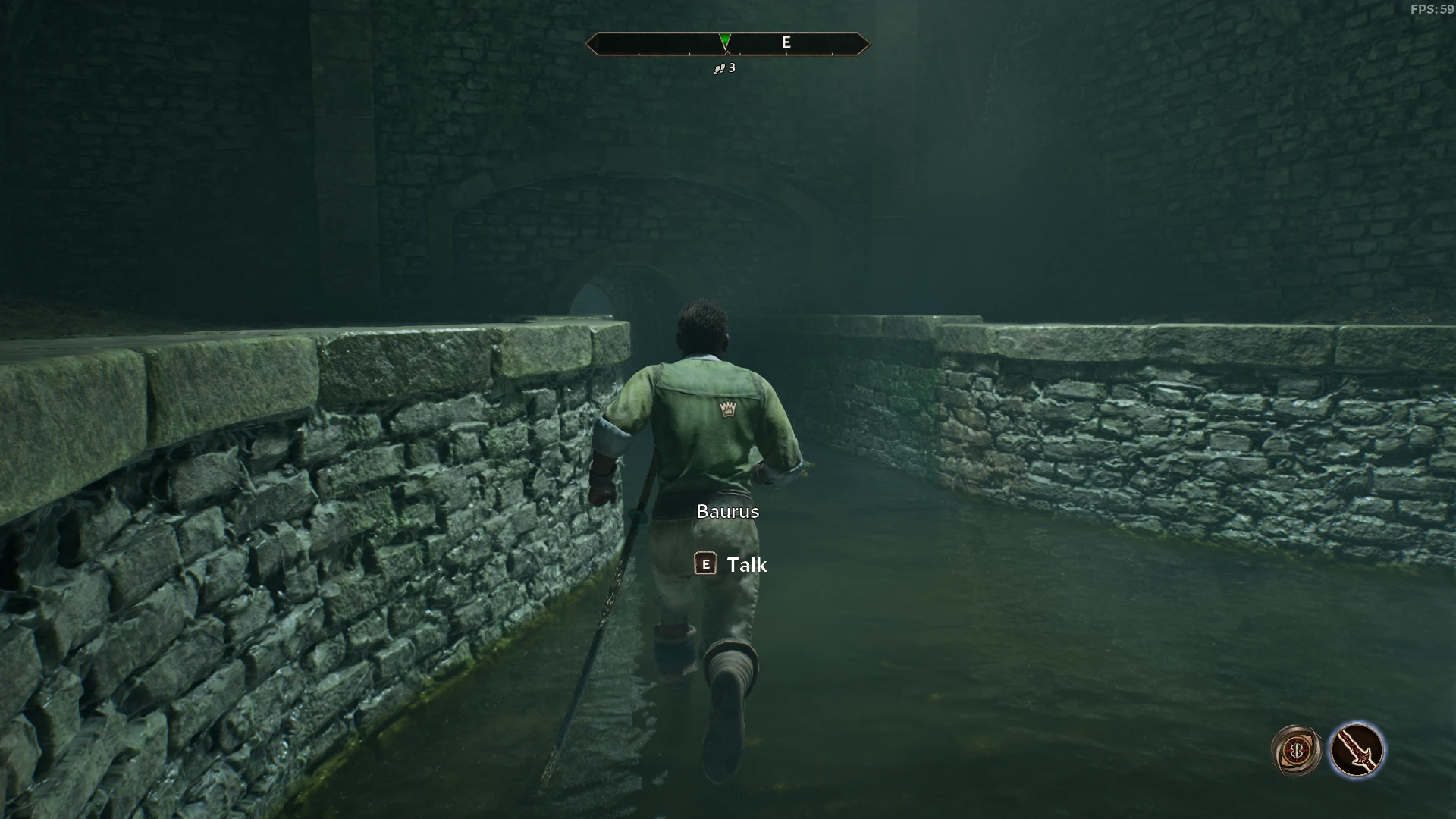Click the active spell icon beside the sword
This screenshot has width=1456, height=819.
coord(1296,751)
